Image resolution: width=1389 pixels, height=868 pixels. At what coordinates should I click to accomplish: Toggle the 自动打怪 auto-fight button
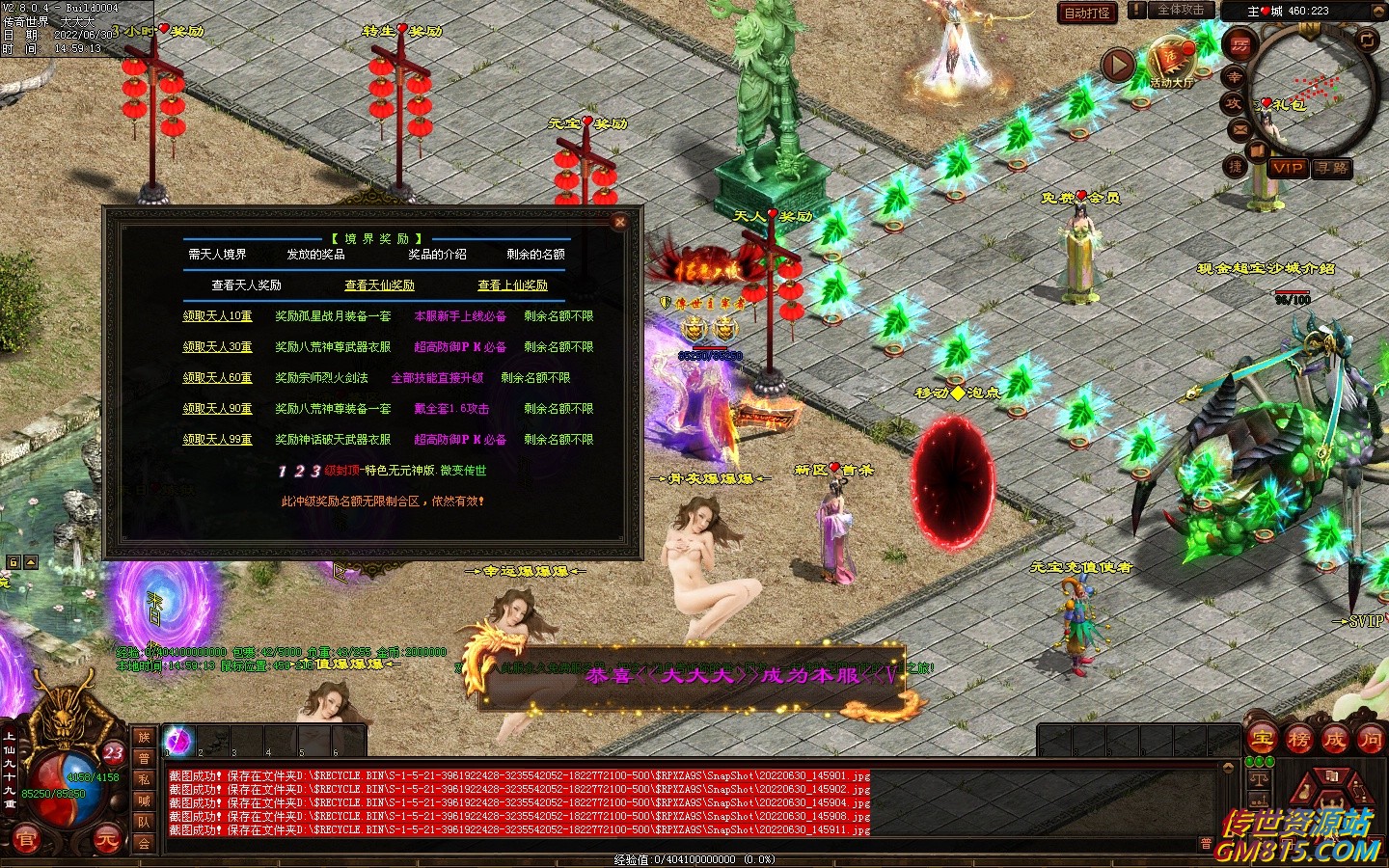1087,13
